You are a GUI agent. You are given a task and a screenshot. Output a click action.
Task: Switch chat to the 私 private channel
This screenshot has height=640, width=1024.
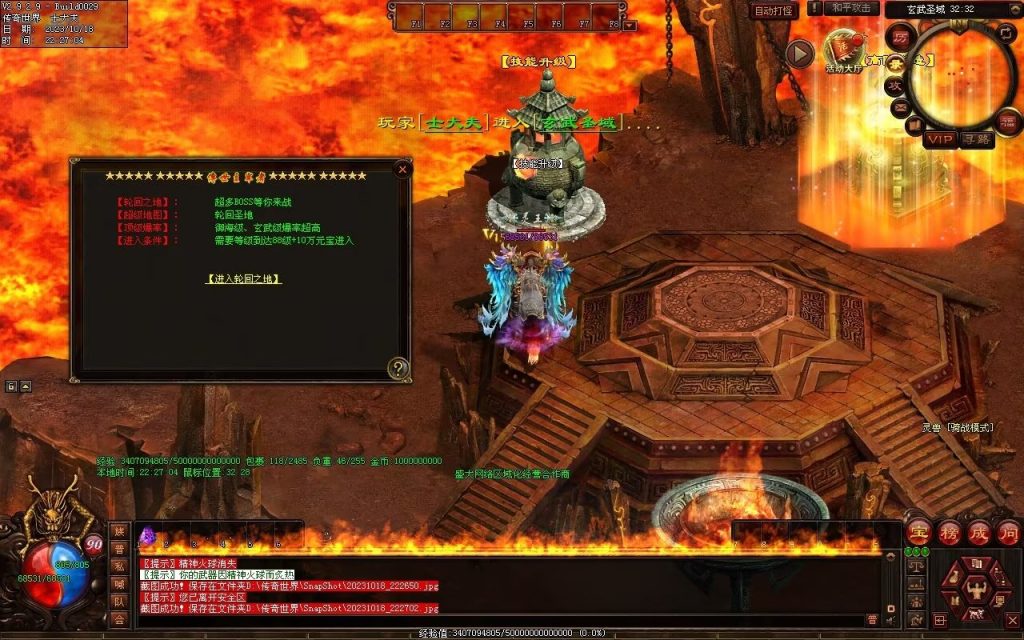(119, 566)
